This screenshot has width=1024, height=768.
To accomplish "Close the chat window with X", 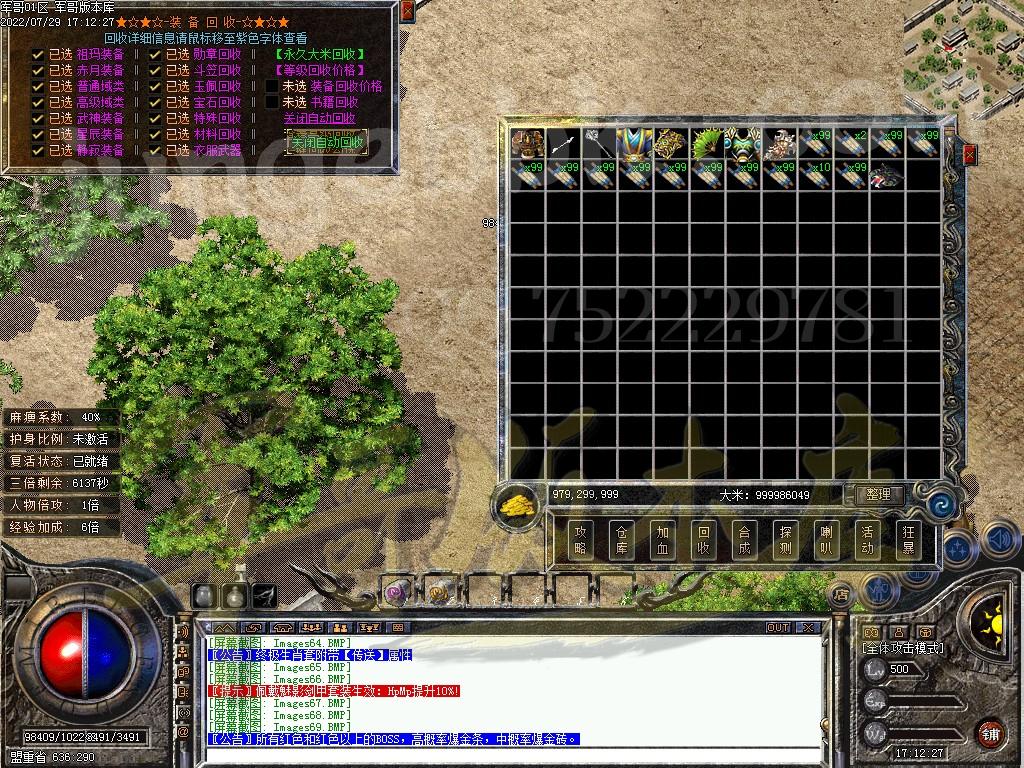I will [x=806, y=628].
